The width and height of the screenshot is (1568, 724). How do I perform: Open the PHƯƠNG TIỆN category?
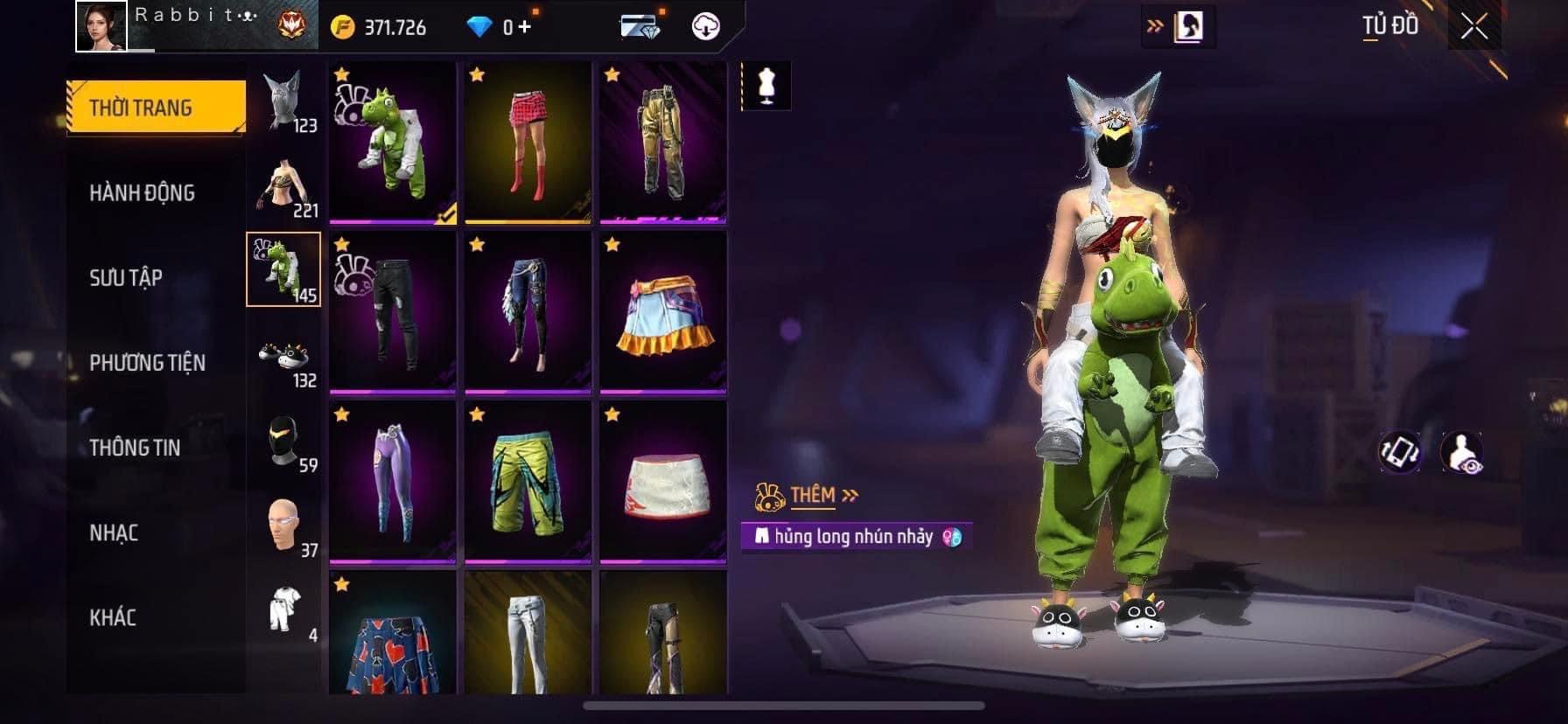[147, 362]
